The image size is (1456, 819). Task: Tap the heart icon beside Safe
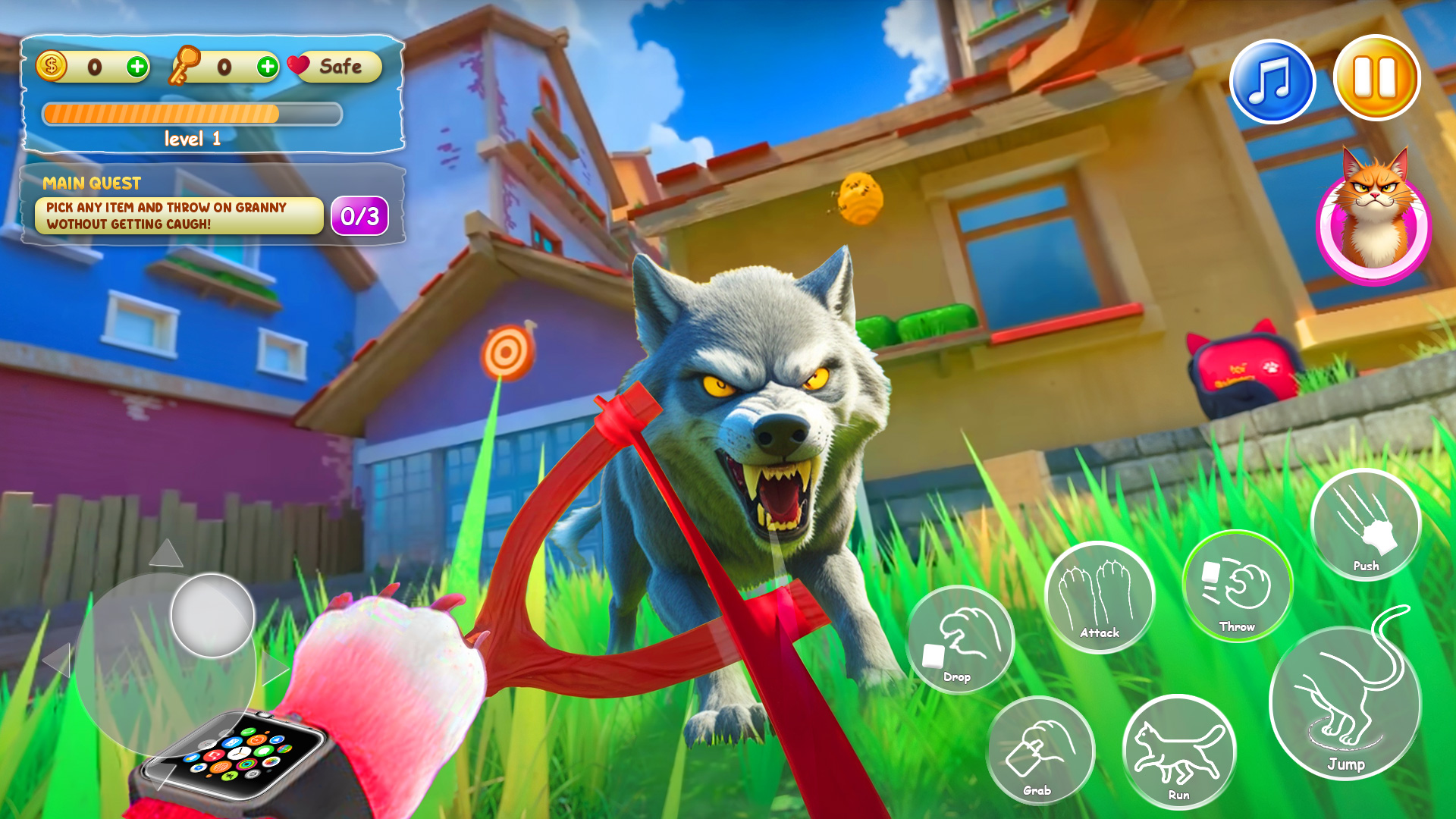(x=300, y=67)
